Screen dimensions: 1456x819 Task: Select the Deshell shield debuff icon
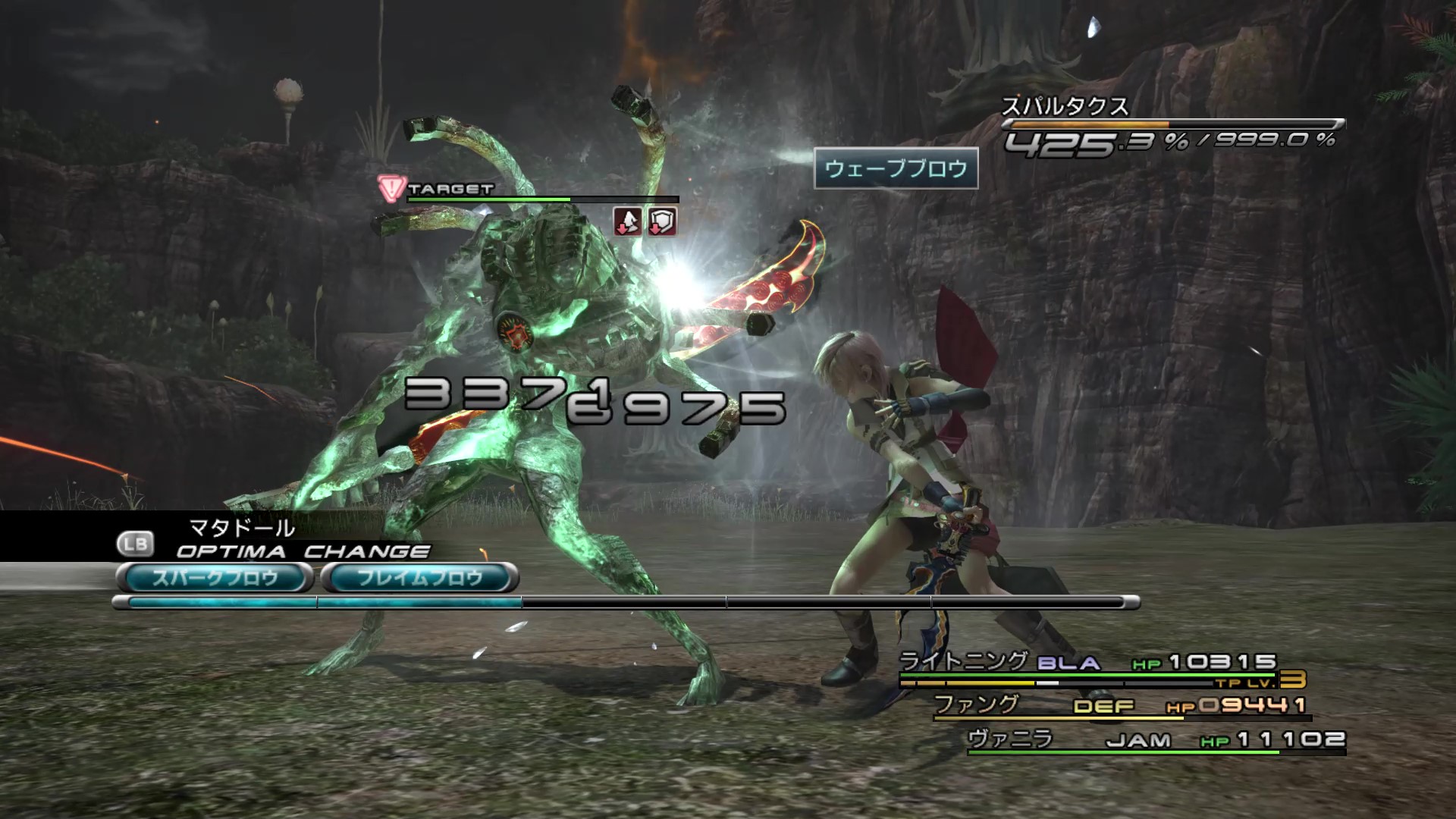click(661, 223)
